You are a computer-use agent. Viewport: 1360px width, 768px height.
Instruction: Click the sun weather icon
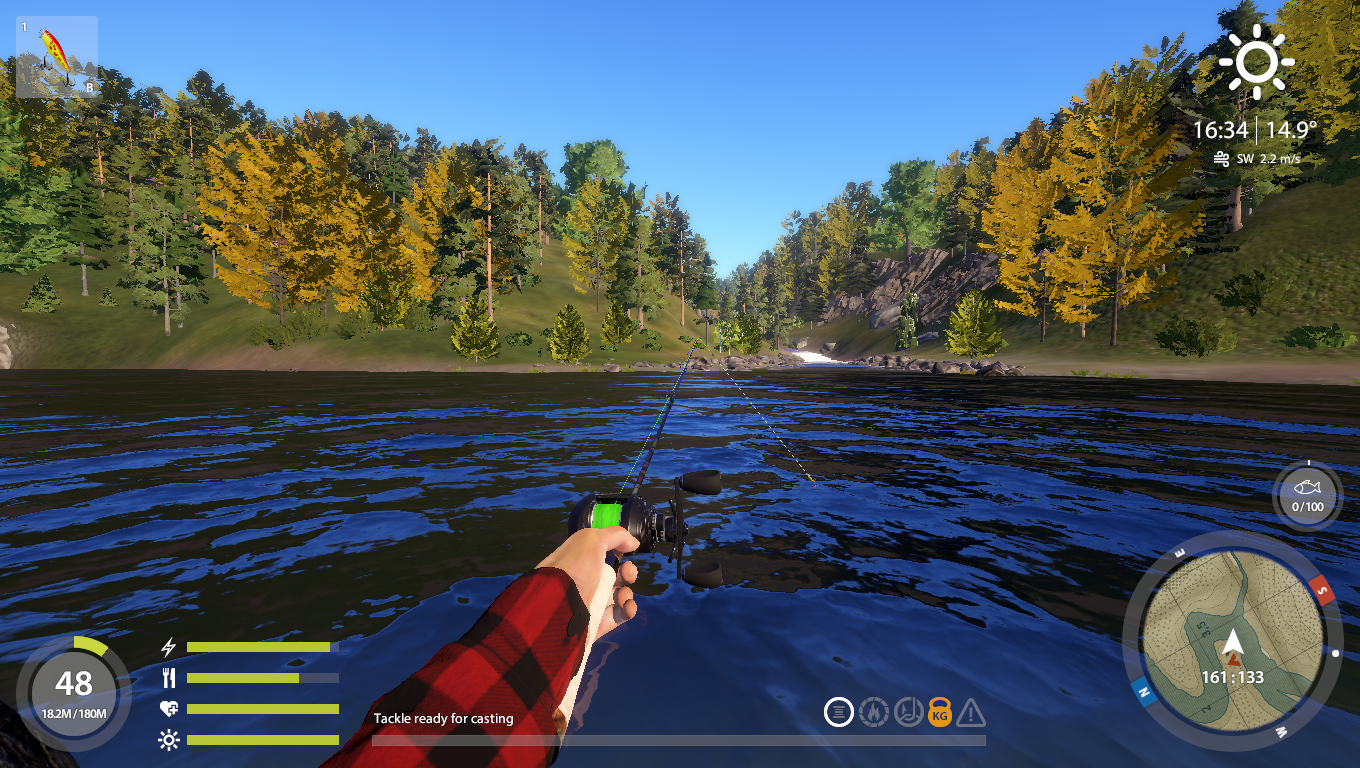tap(1256, 61)
